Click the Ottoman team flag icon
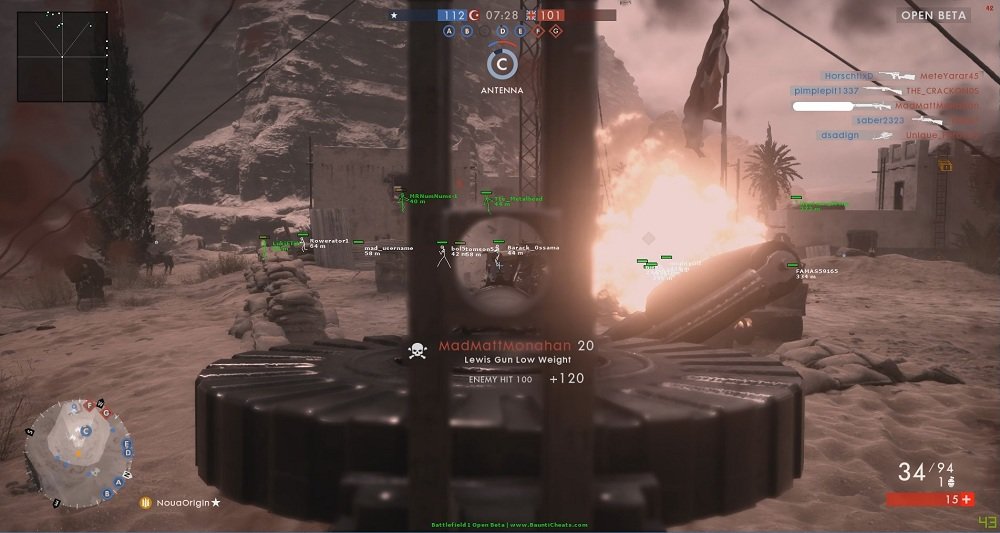The height and width of the screenshot is (533, 1000). [x=476, y=15]
